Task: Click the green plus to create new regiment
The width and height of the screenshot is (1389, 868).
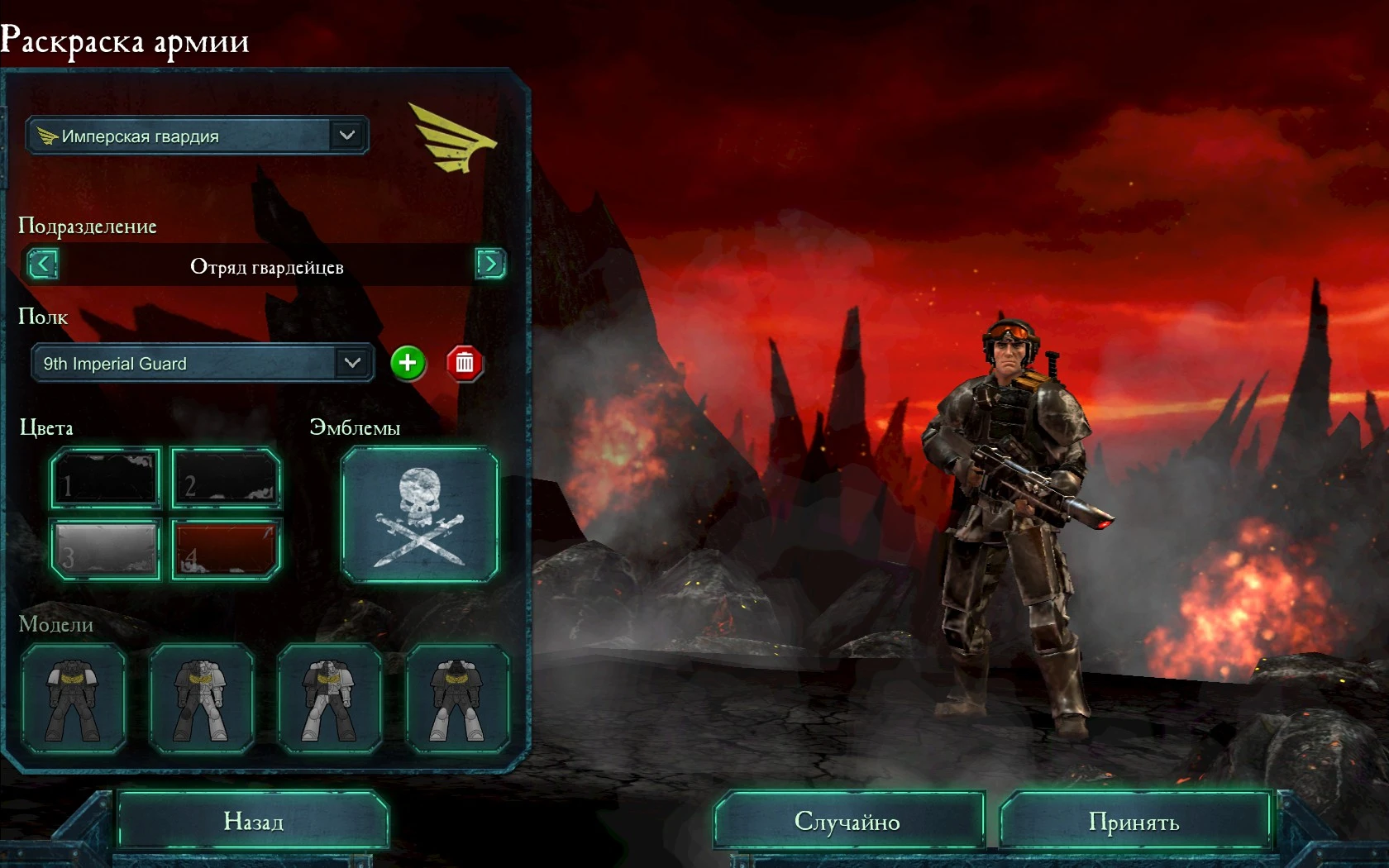Action: [x=407, y=362]
